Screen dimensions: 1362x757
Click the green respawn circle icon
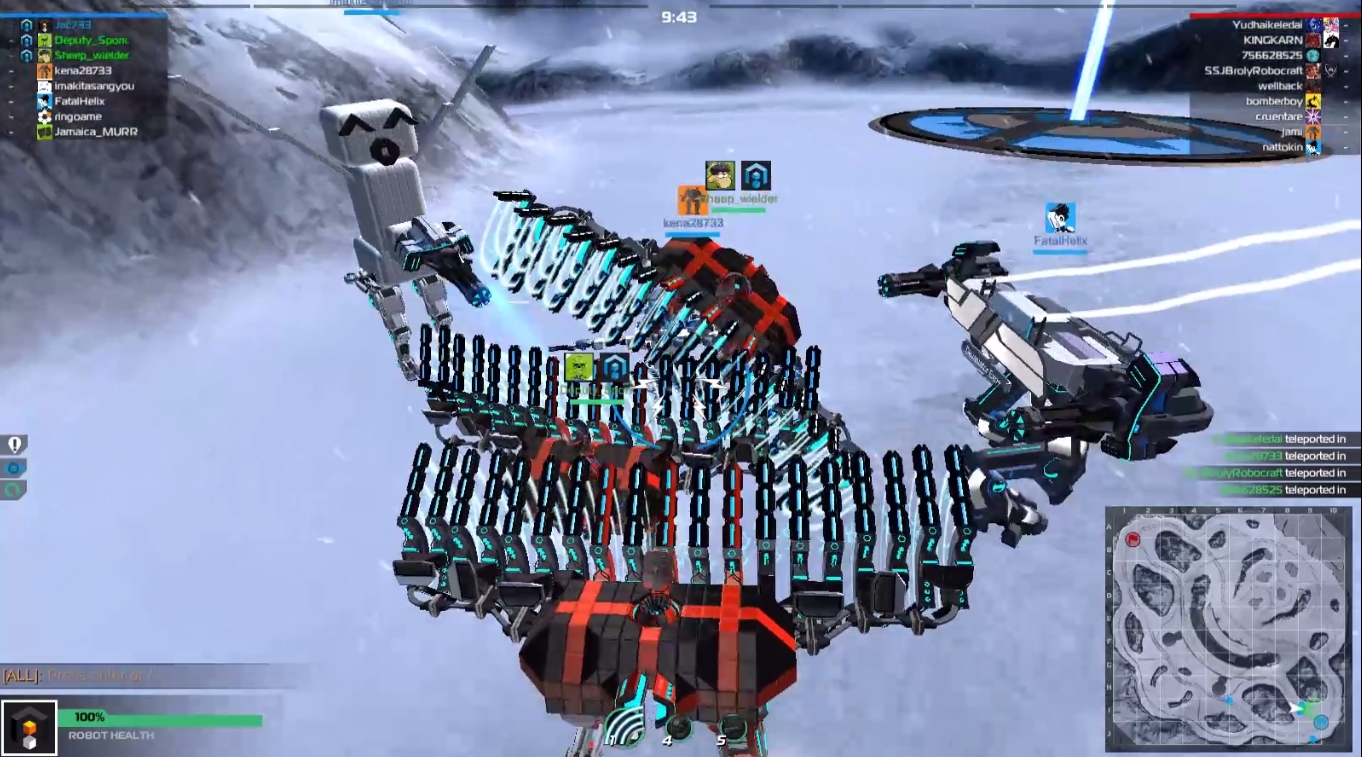[13, 490]
